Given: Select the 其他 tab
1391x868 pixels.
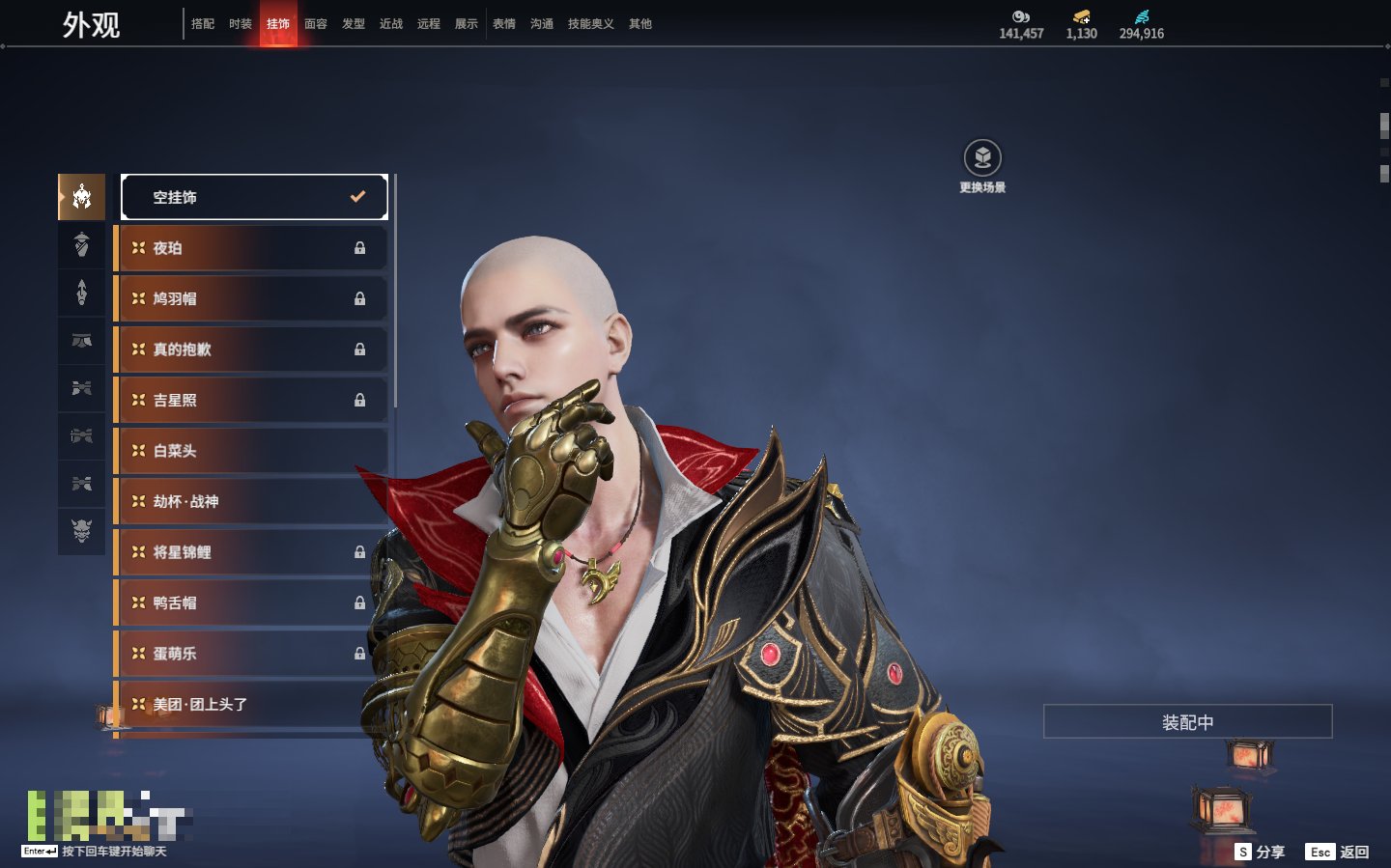Looking at the screenshot, I should 640,24.
